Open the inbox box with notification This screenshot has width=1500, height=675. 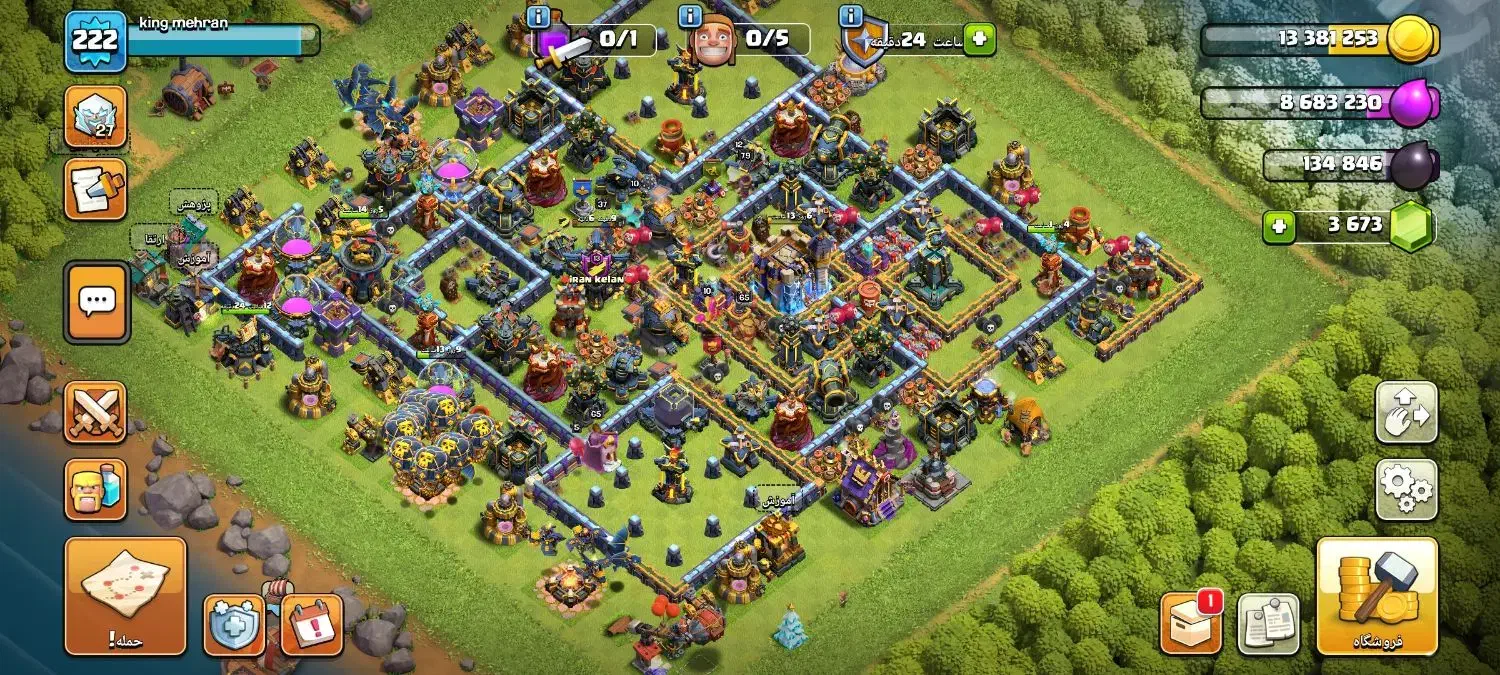pyautogui.click(x=1191, y=623)
